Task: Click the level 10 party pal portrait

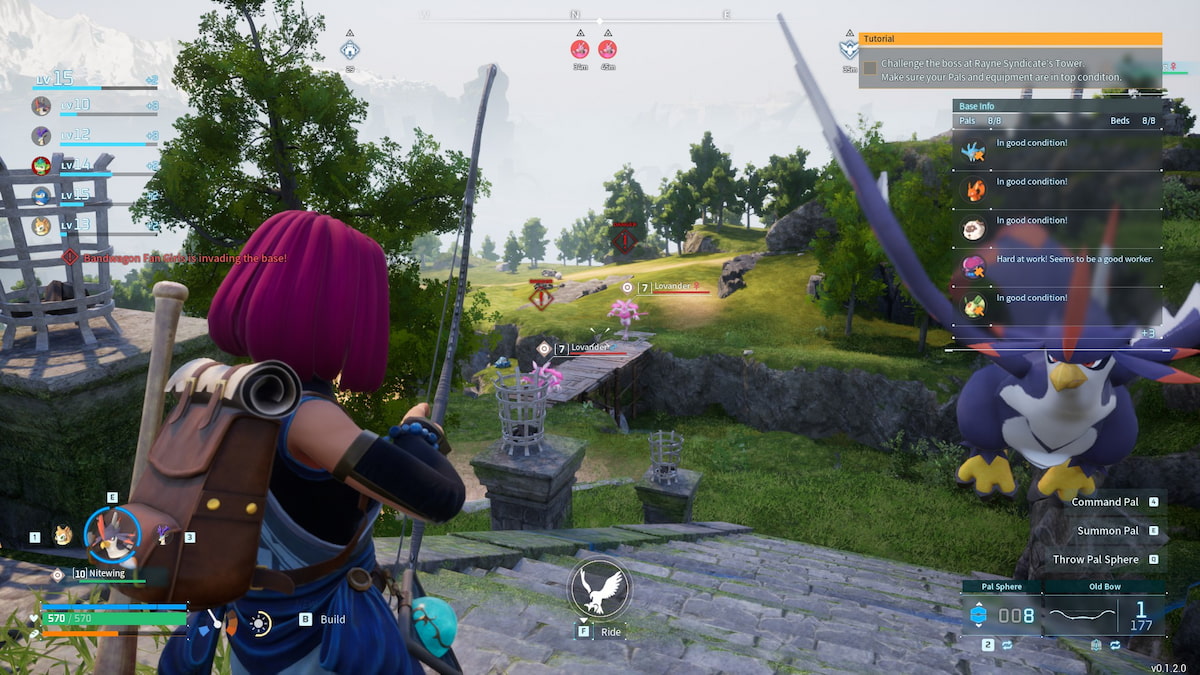Action: pyautogui.click(x=41, y=105)
